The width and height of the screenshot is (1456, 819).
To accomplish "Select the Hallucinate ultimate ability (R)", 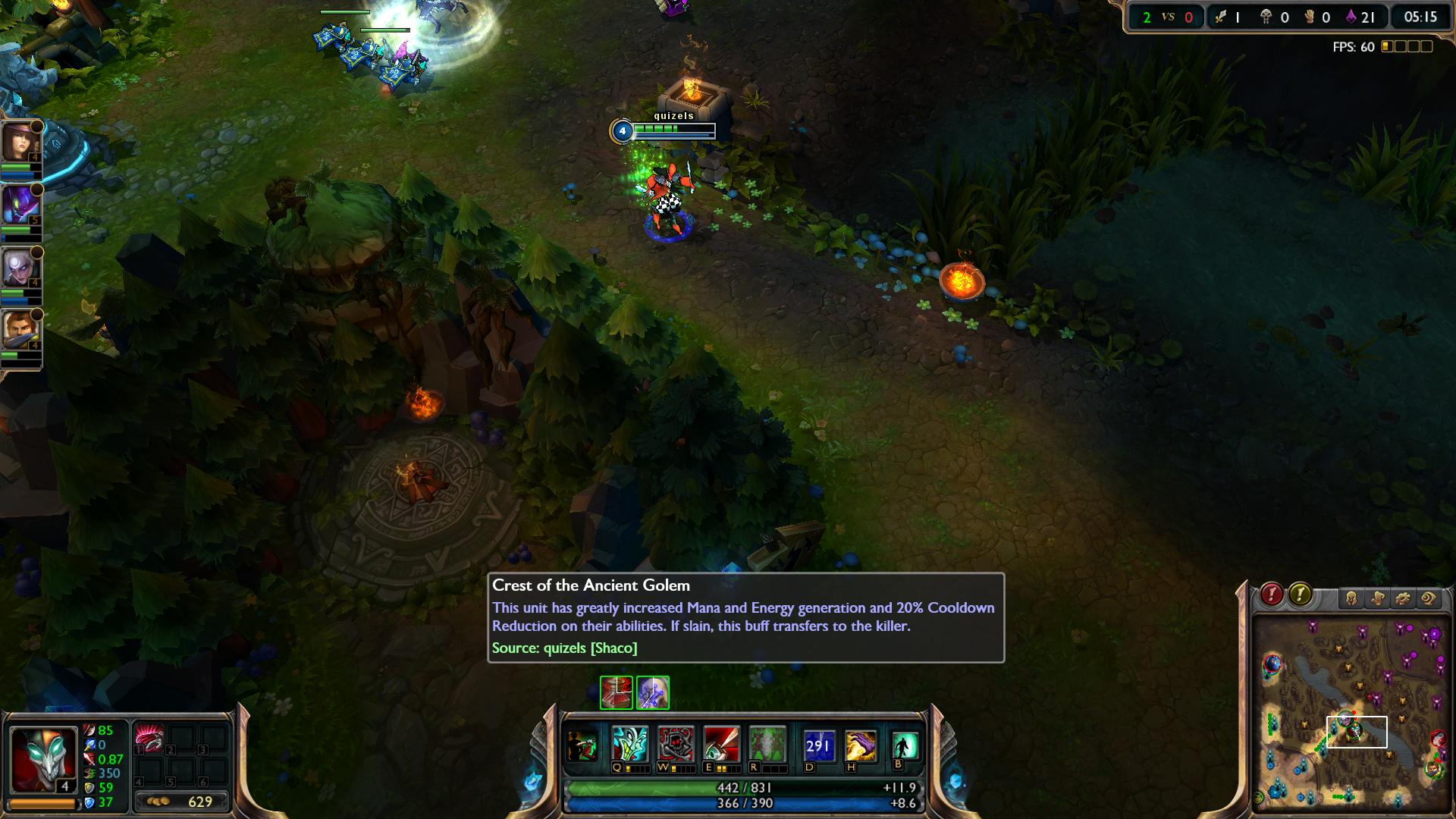I will pyautogui.click(x=766, y=745).
